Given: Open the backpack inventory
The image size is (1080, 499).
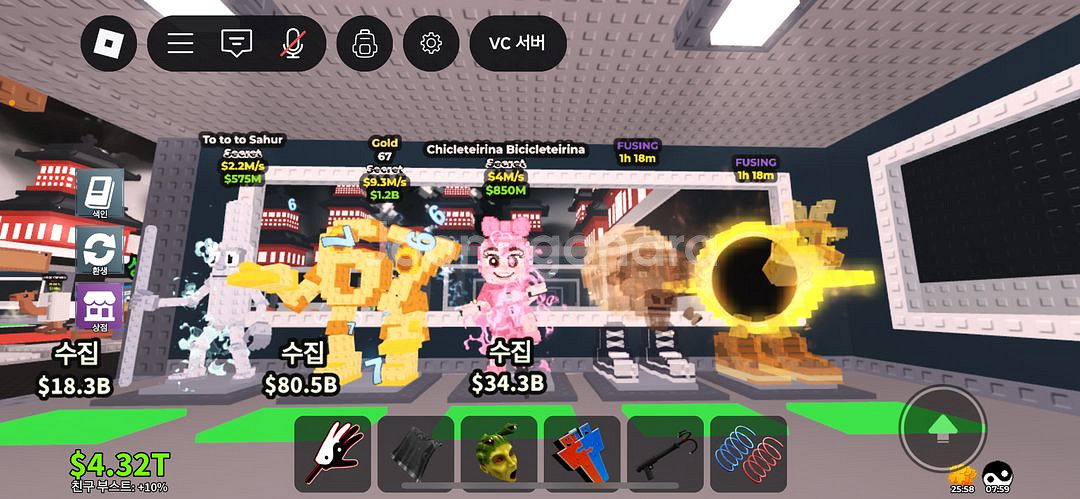Looking at the screenshot, I should [363, 44].
